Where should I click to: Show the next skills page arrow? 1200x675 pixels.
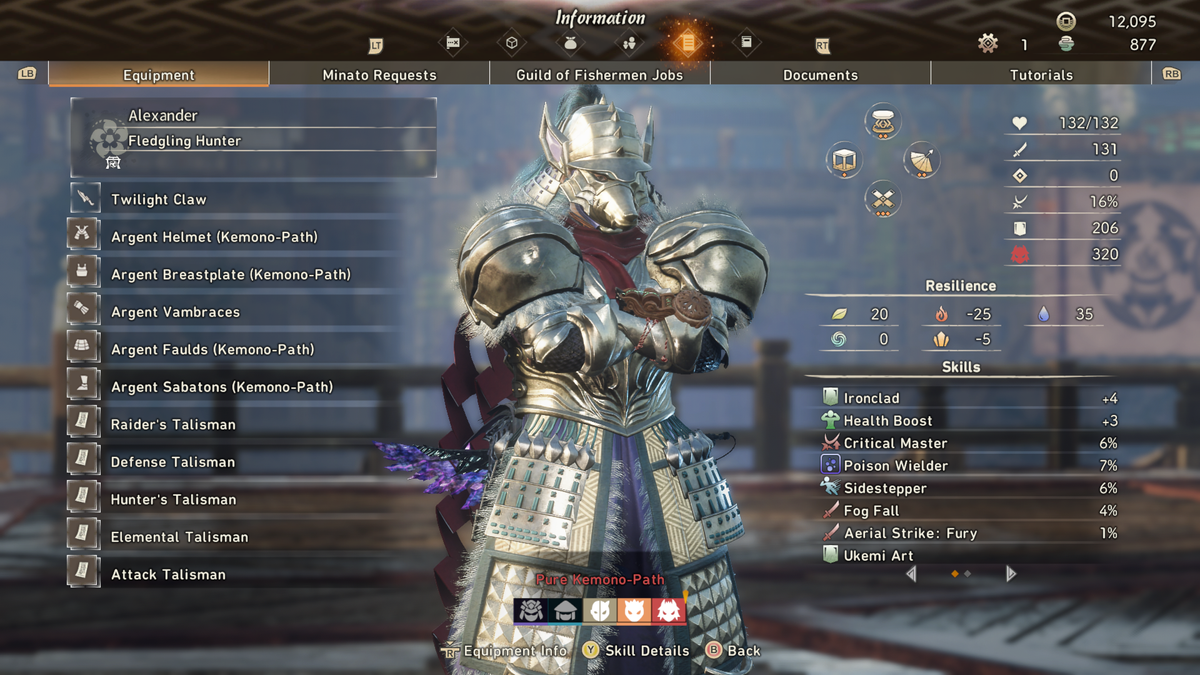coord(1011,574)
